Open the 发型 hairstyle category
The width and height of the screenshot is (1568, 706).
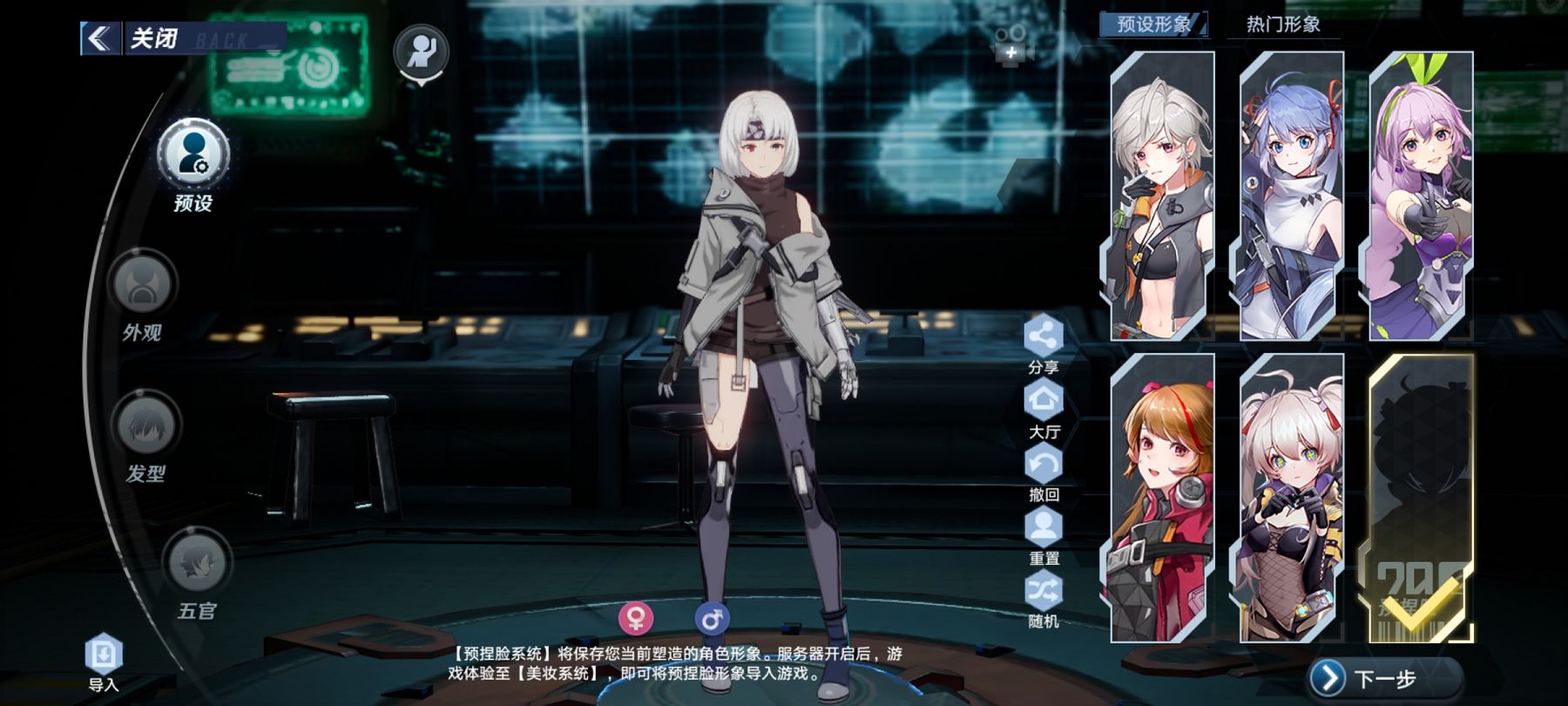click(145, 425)
